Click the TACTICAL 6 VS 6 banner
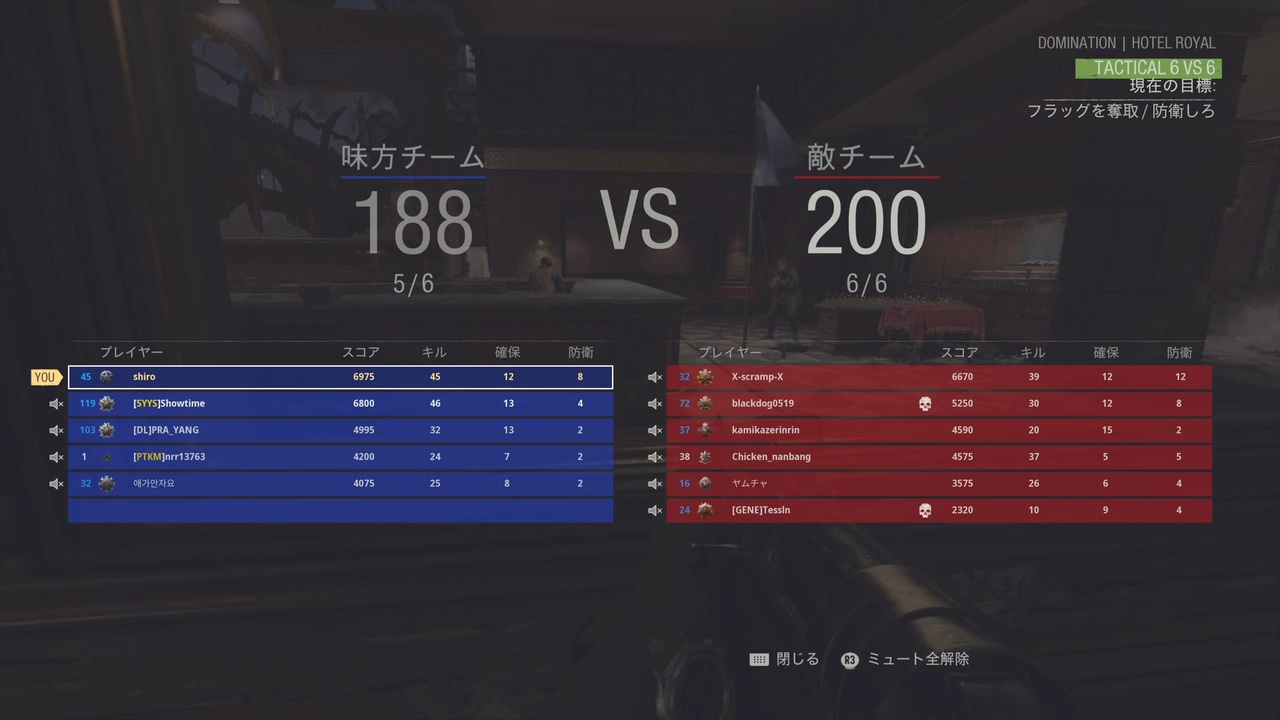This screenshot has height=720, width=1280. (x=1149, y=67)
